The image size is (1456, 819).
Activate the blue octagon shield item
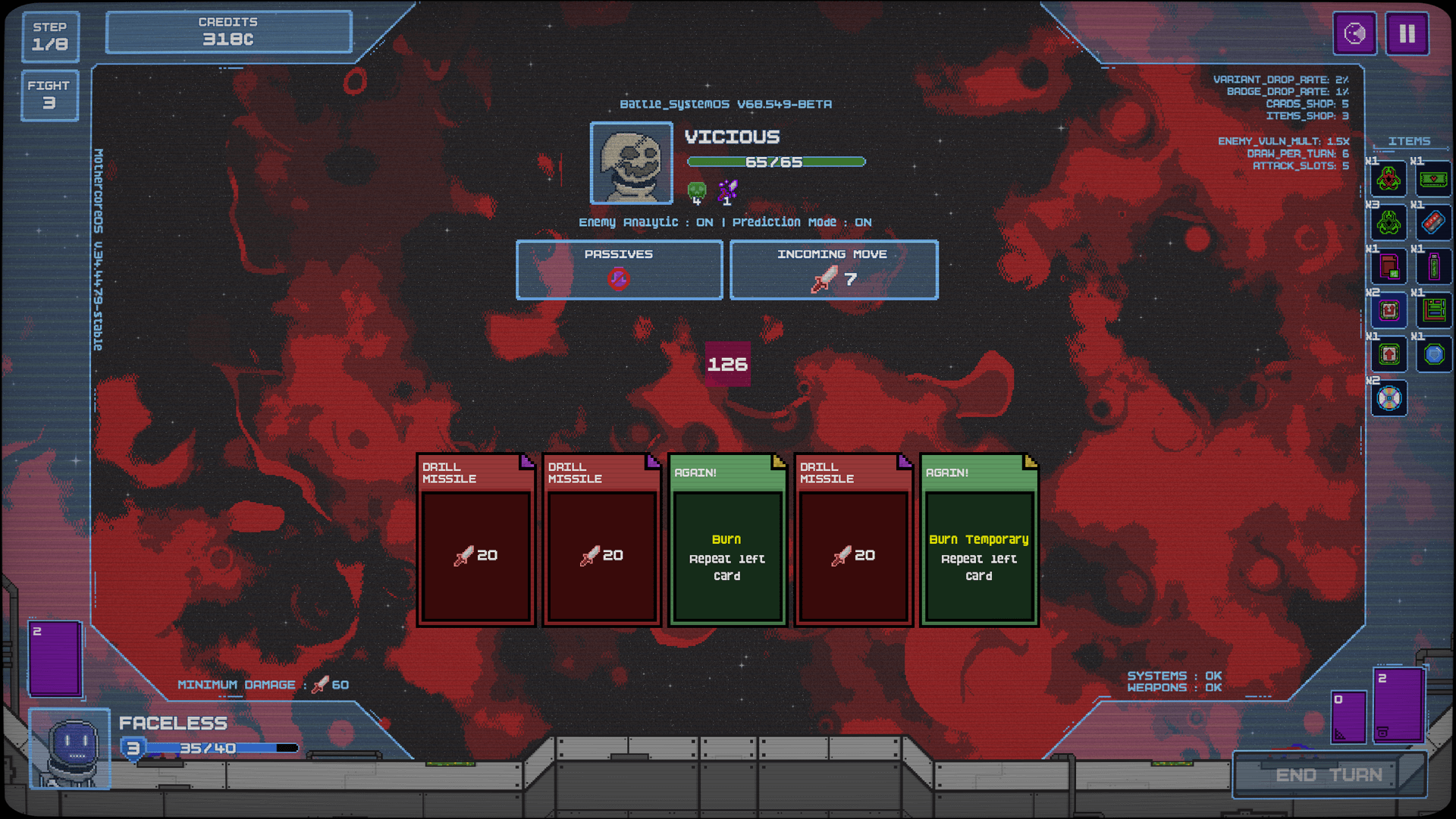[x=1433, y=354]
